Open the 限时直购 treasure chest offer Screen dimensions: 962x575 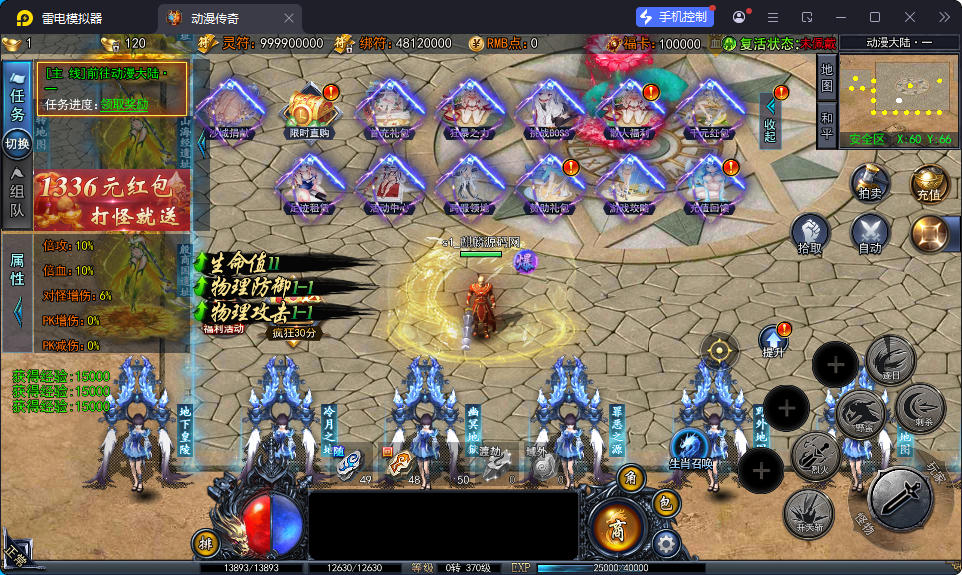311,111
